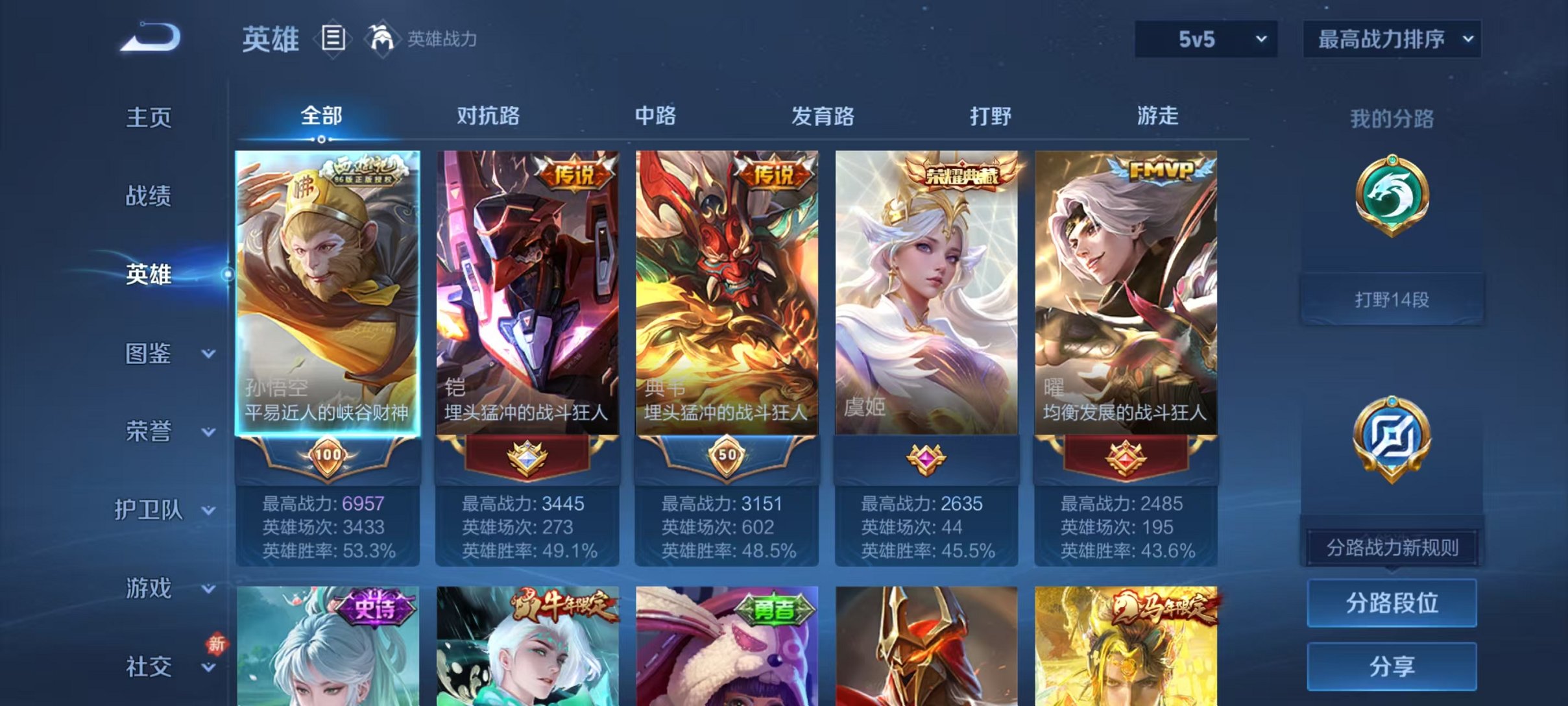
Task: Select the 英雄 item in left sidebar
Action: point(149,275)
